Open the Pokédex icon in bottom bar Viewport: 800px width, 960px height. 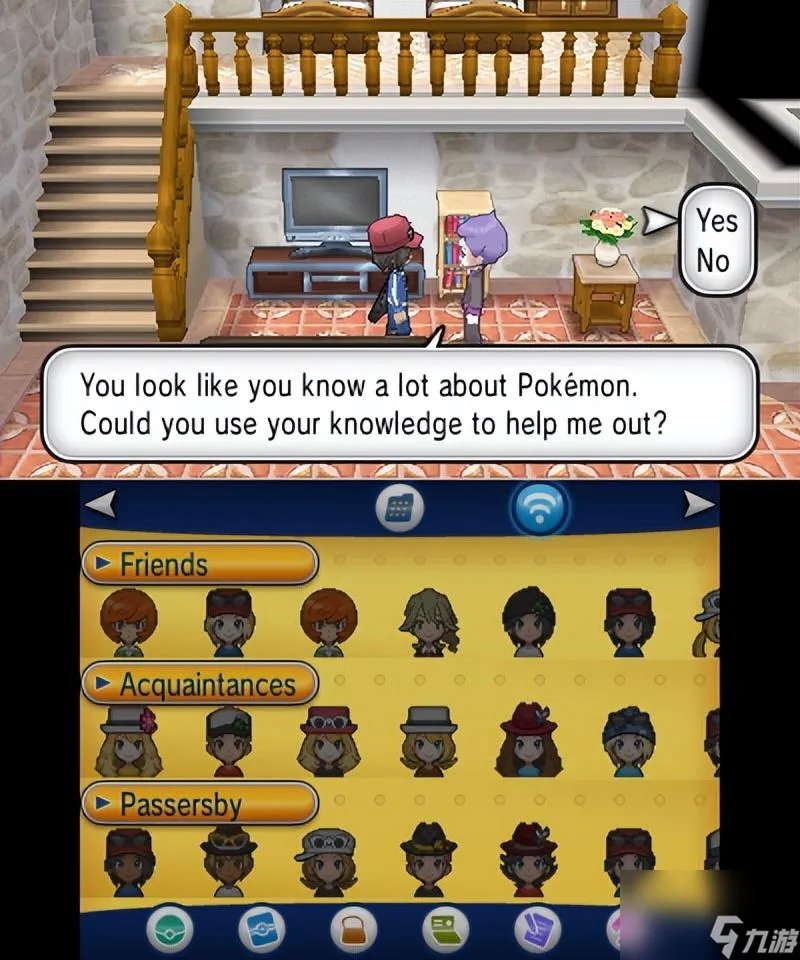point(260,930)
